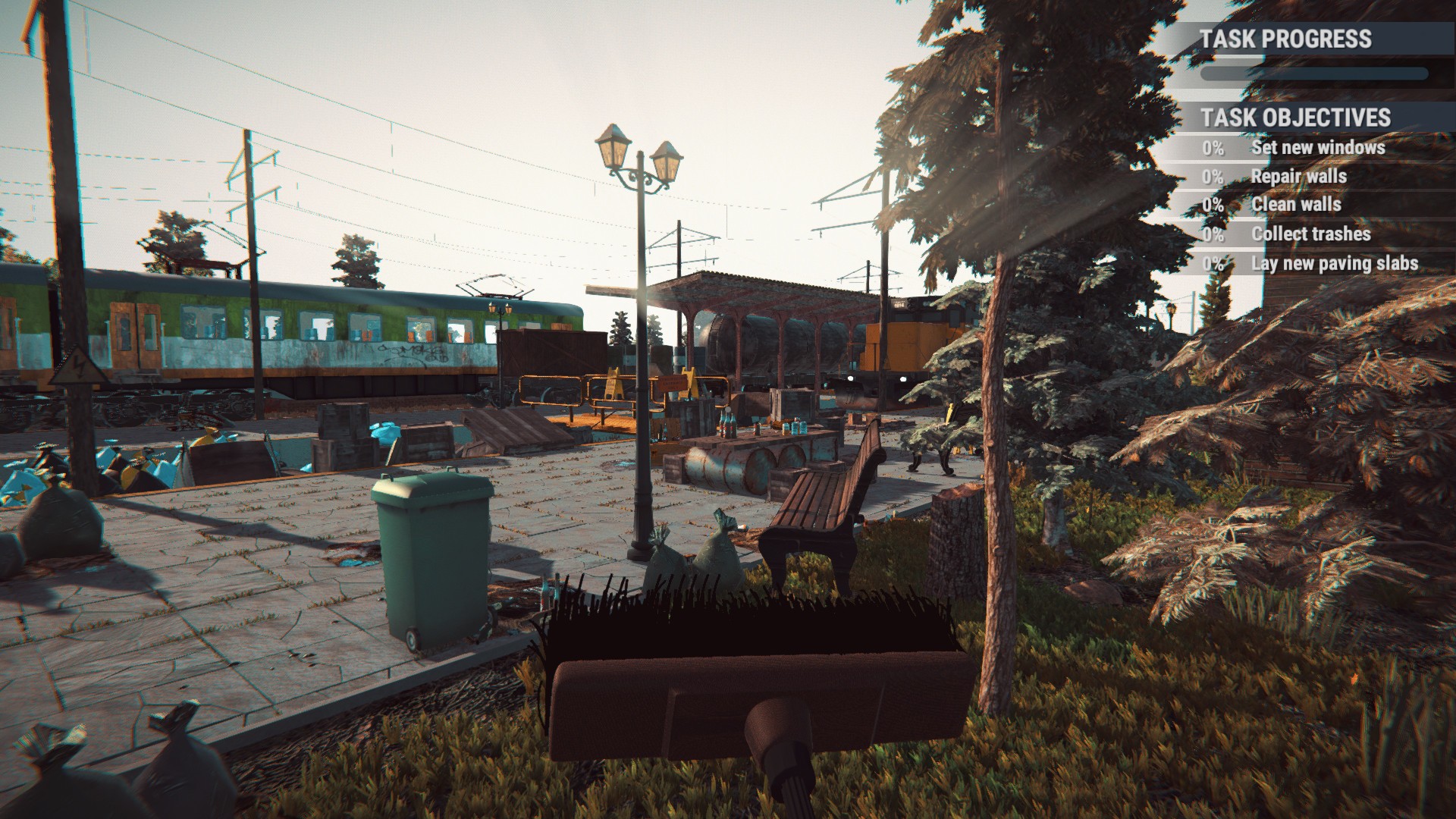Click the 0% indicator beside Clean walls
This screenshot has width=1456, height=819.
coord(1213,204)
